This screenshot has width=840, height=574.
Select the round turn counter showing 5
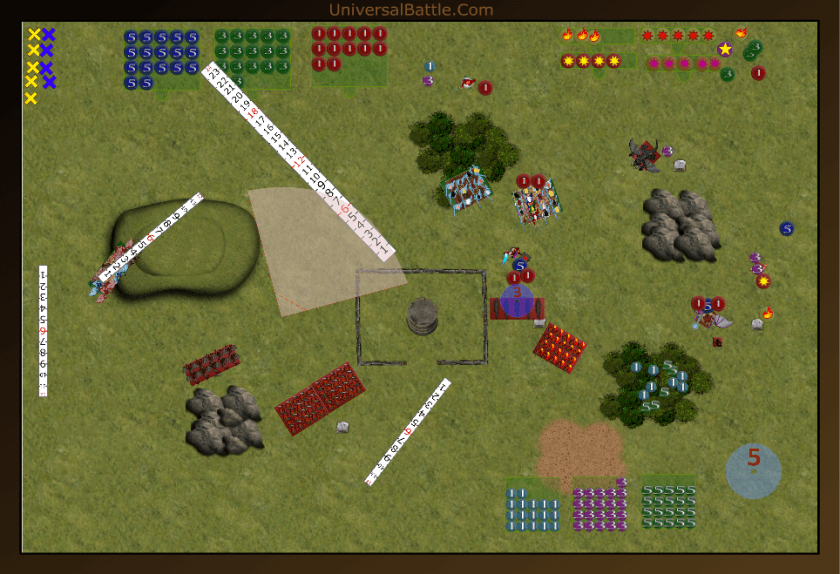[753, 470]
